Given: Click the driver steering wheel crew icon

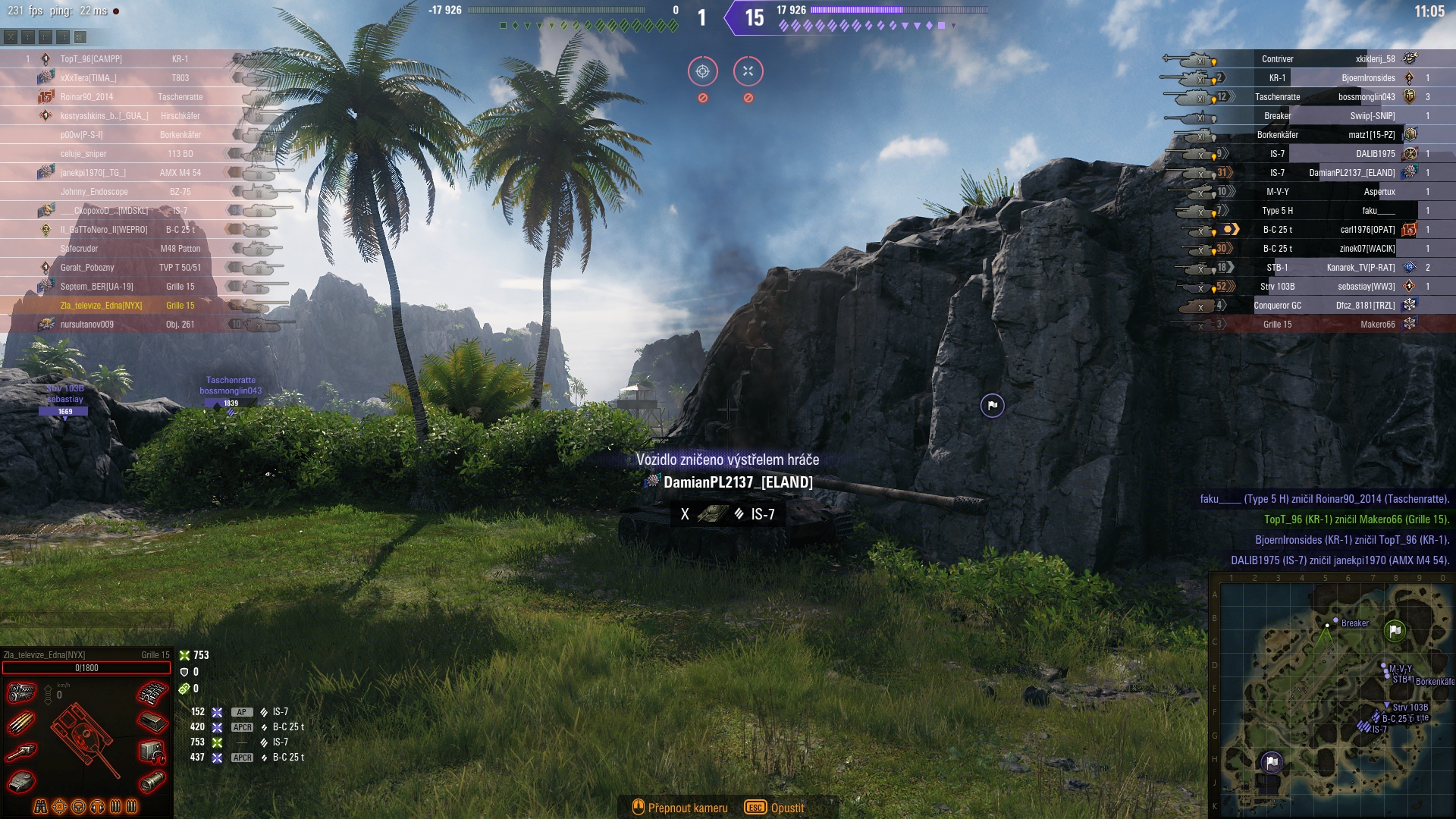Looking at the screenshot, I should click(78, 806).
